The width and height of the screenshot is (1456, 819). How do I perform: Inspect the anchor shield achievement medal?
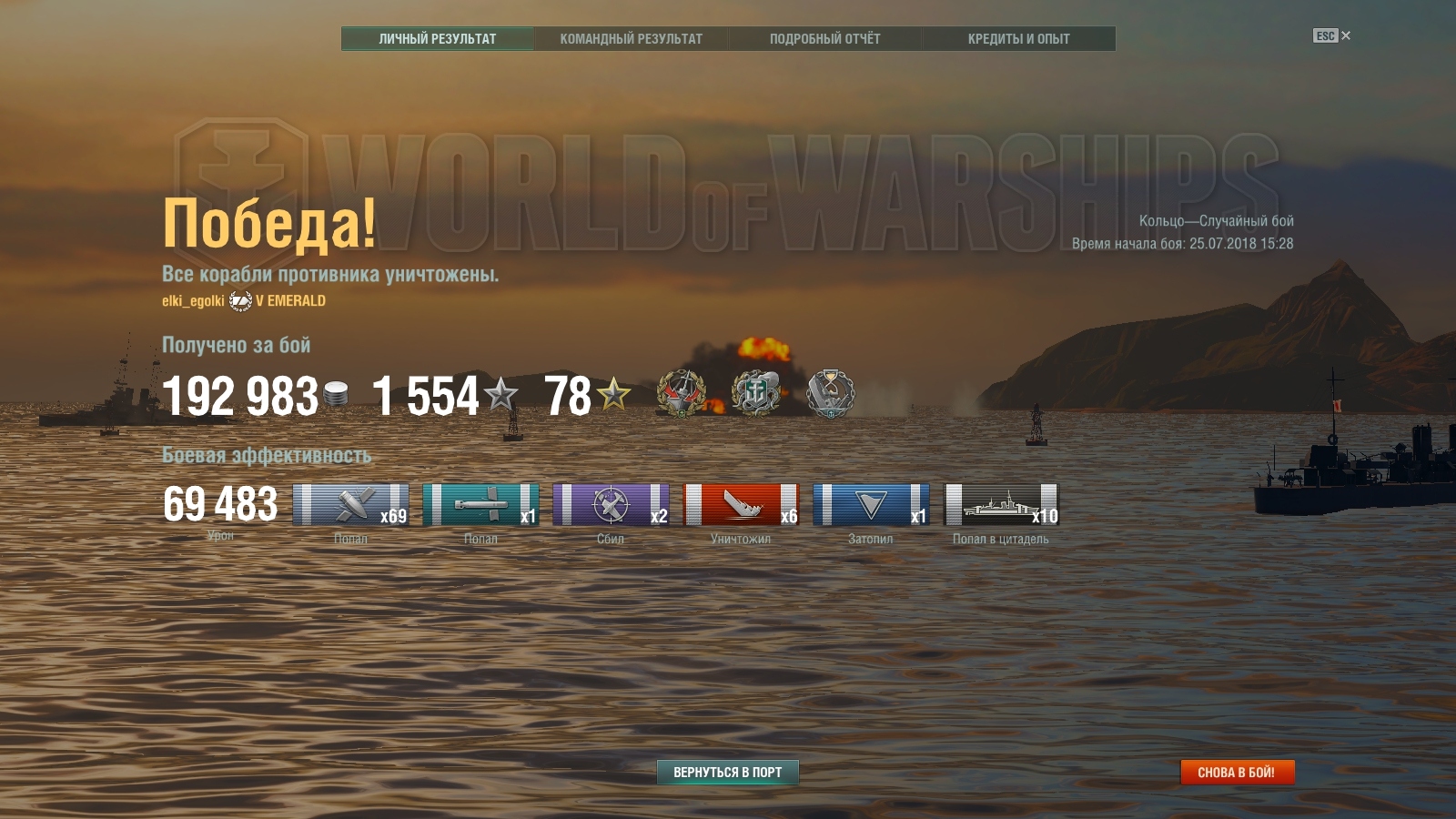tap(756, 394)
